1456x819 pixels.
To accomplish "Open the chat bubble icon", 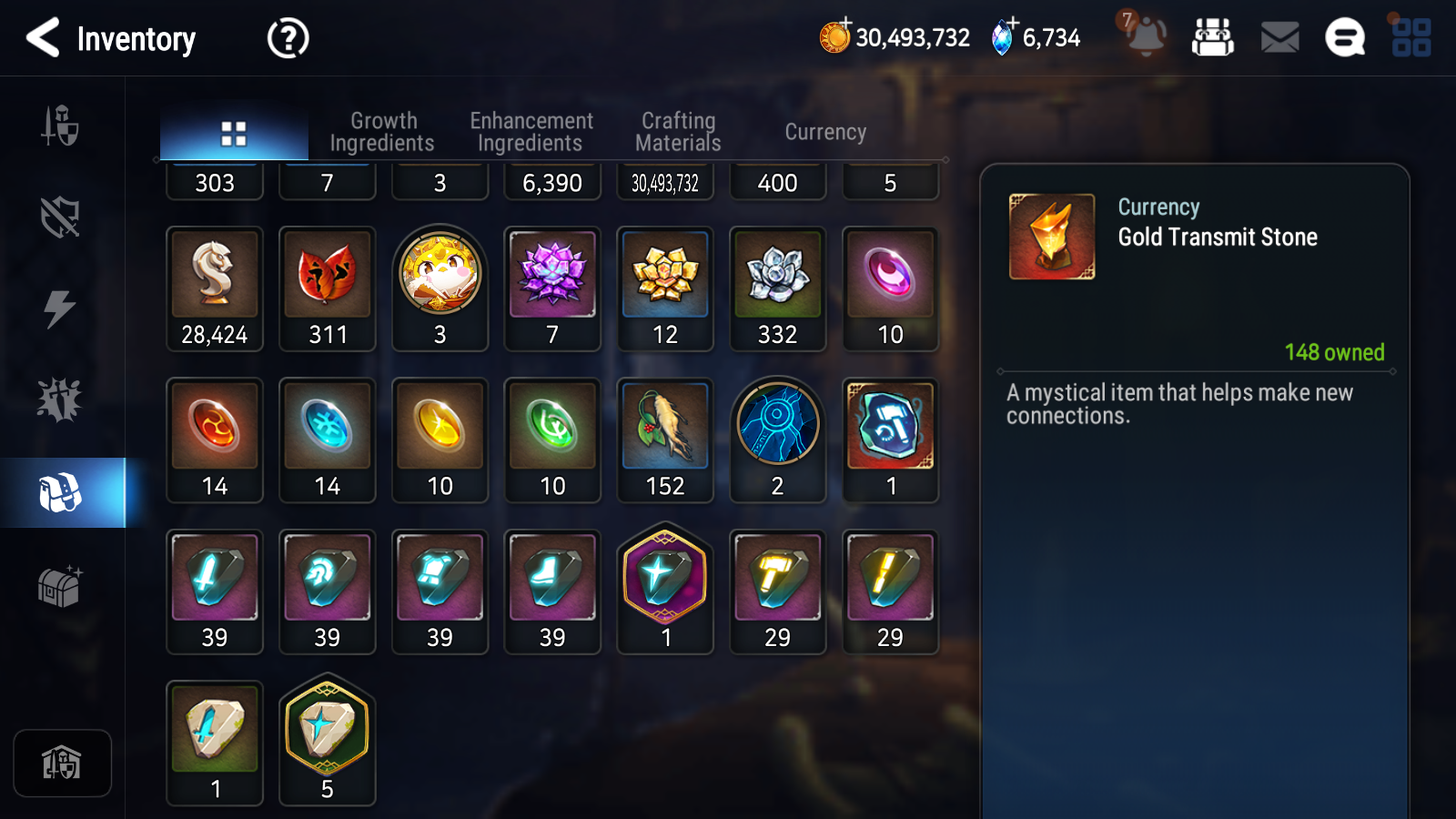I will click(x=1345, y=38).
